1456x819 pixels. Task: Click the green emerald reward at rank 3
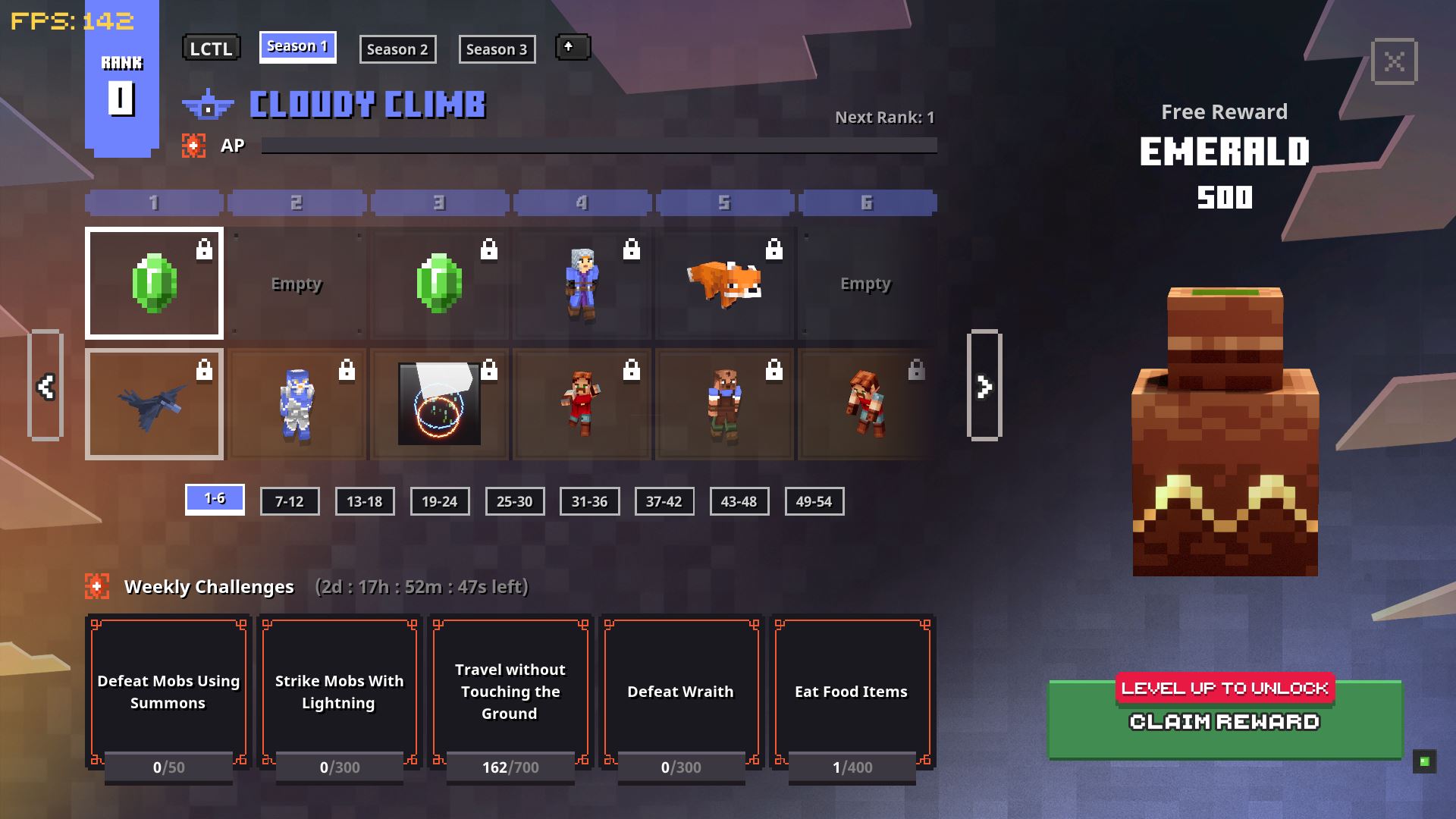tap(440, 283)
